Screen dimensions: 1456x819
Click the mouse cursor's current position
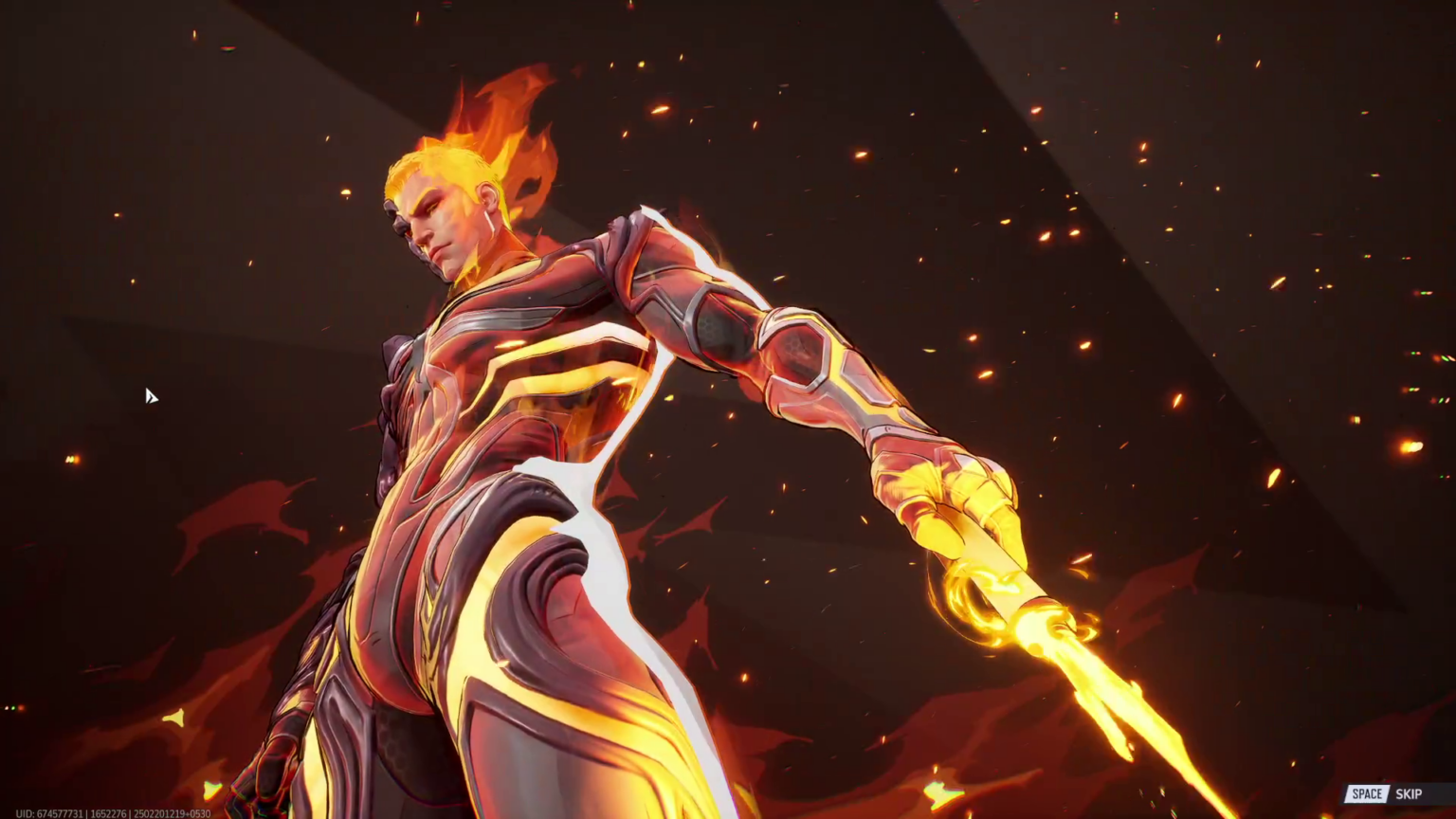[x=152, y=397]
